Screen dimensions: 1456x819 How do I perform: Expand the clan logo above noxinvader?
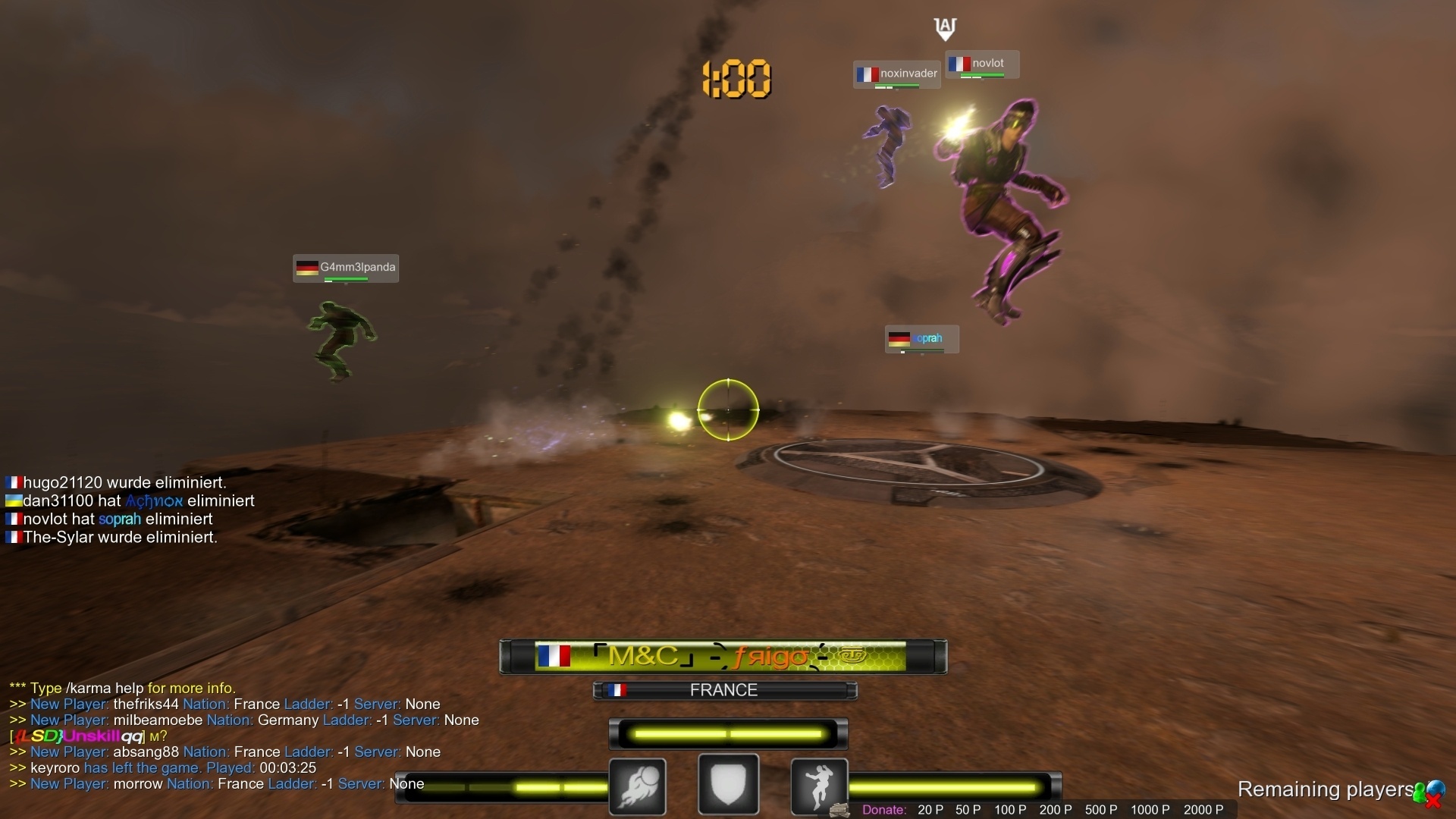[946, 29]
